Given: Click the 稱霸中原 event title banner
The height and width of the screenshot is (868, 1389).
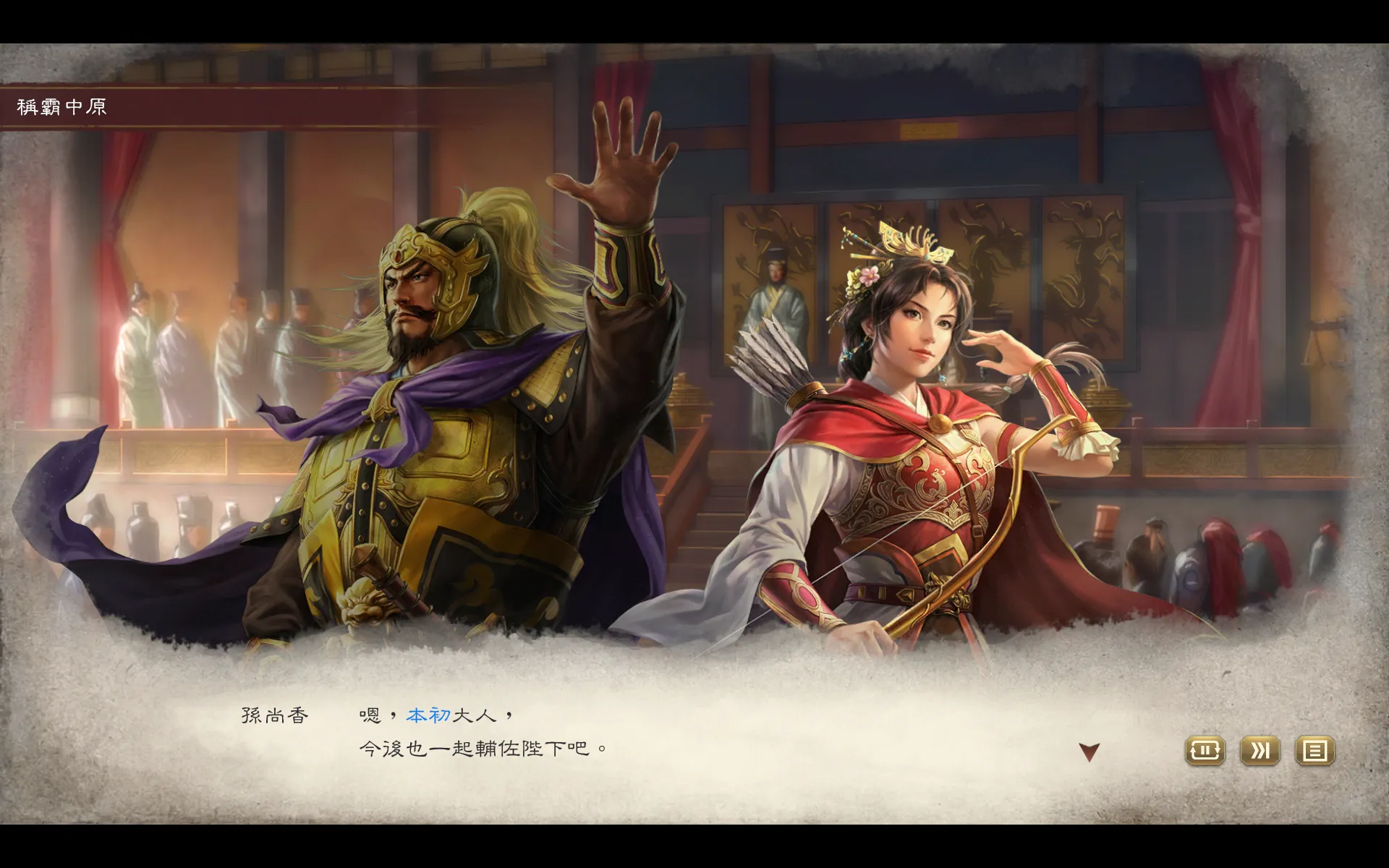Looking at the screenshot, I should click(62, 105).
